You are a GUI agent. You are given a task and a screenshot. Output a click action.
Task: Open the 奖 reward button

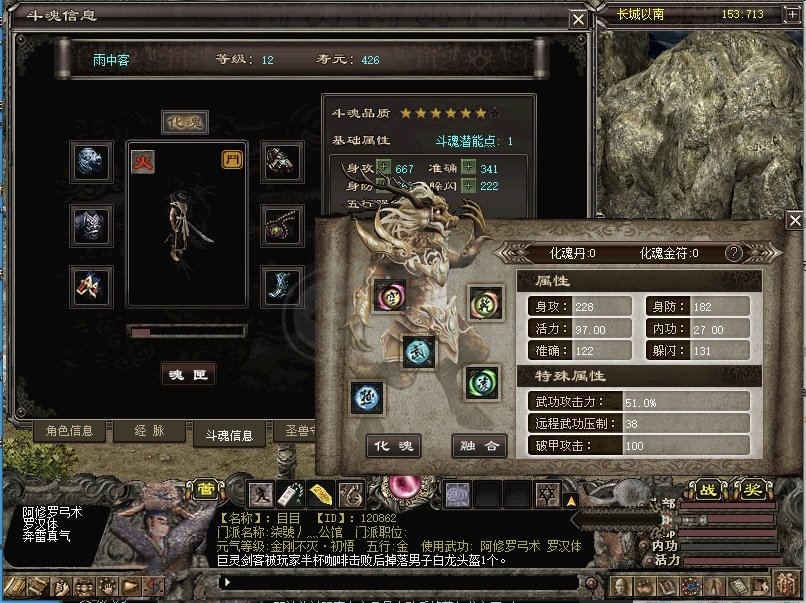pyautogui.click(x=752, y=490)
